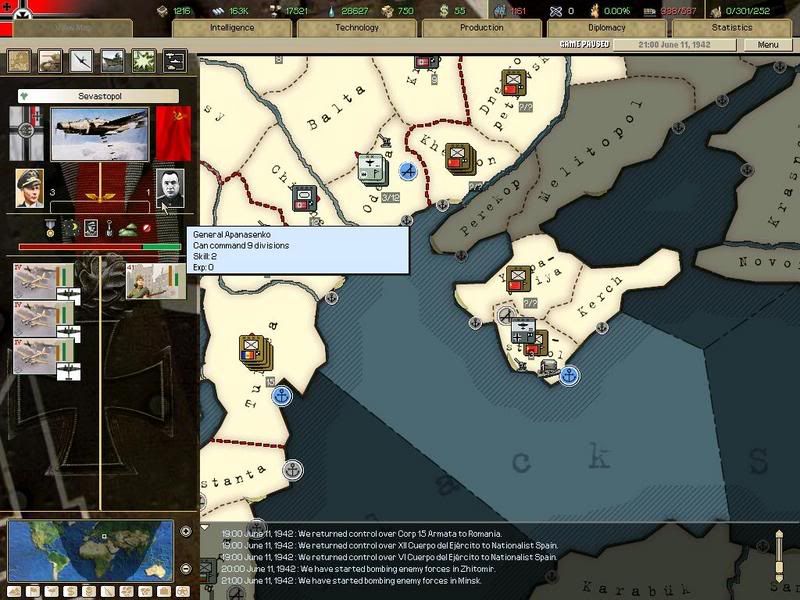Zoom out with the minimap minus button
Image resolution: width=800 pixels, height=600 pixels.
(x=186, y=567)
